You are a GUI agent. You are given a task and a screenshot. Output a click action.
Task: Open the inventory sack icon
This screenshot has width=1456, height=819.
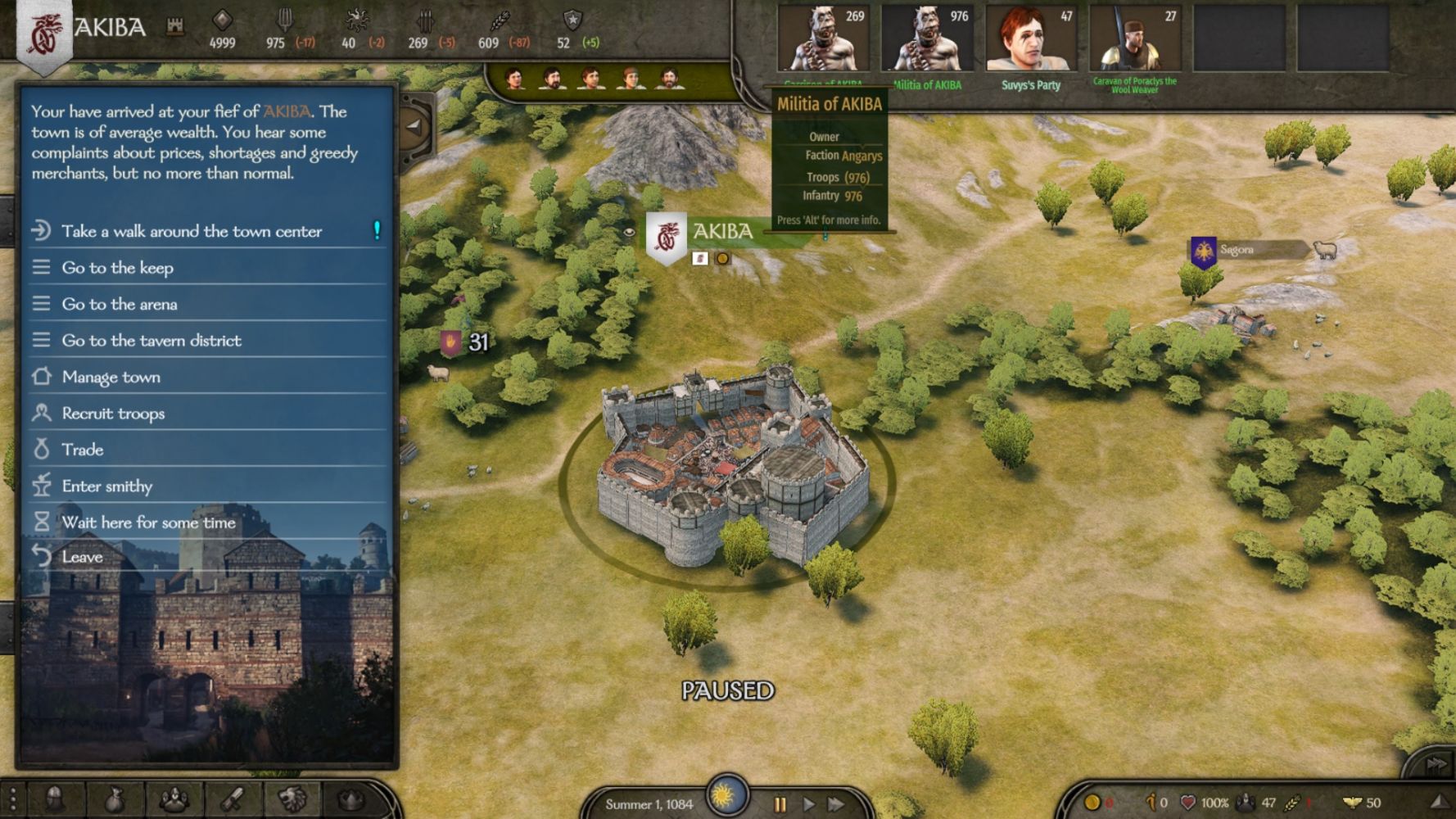[x=114, y=799]
